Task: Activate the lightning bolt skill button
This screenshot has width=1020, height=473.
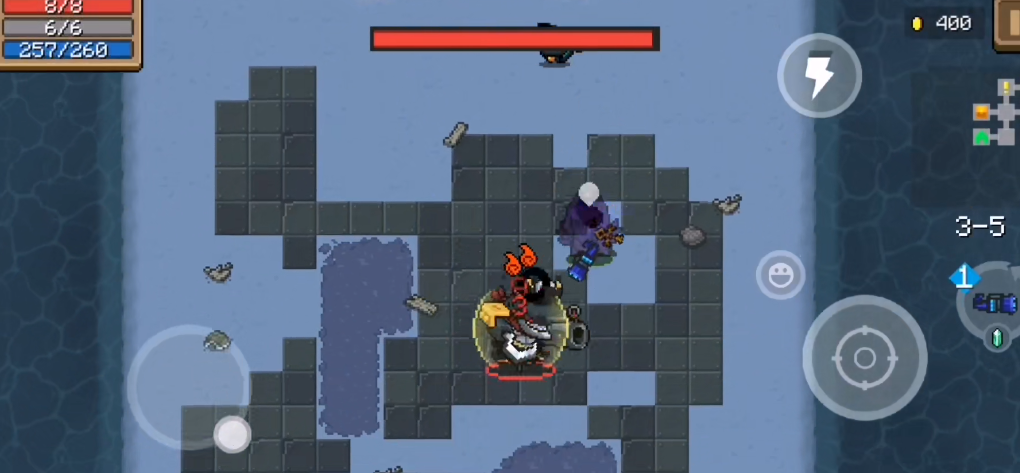Action: click(x=819, y=76)
